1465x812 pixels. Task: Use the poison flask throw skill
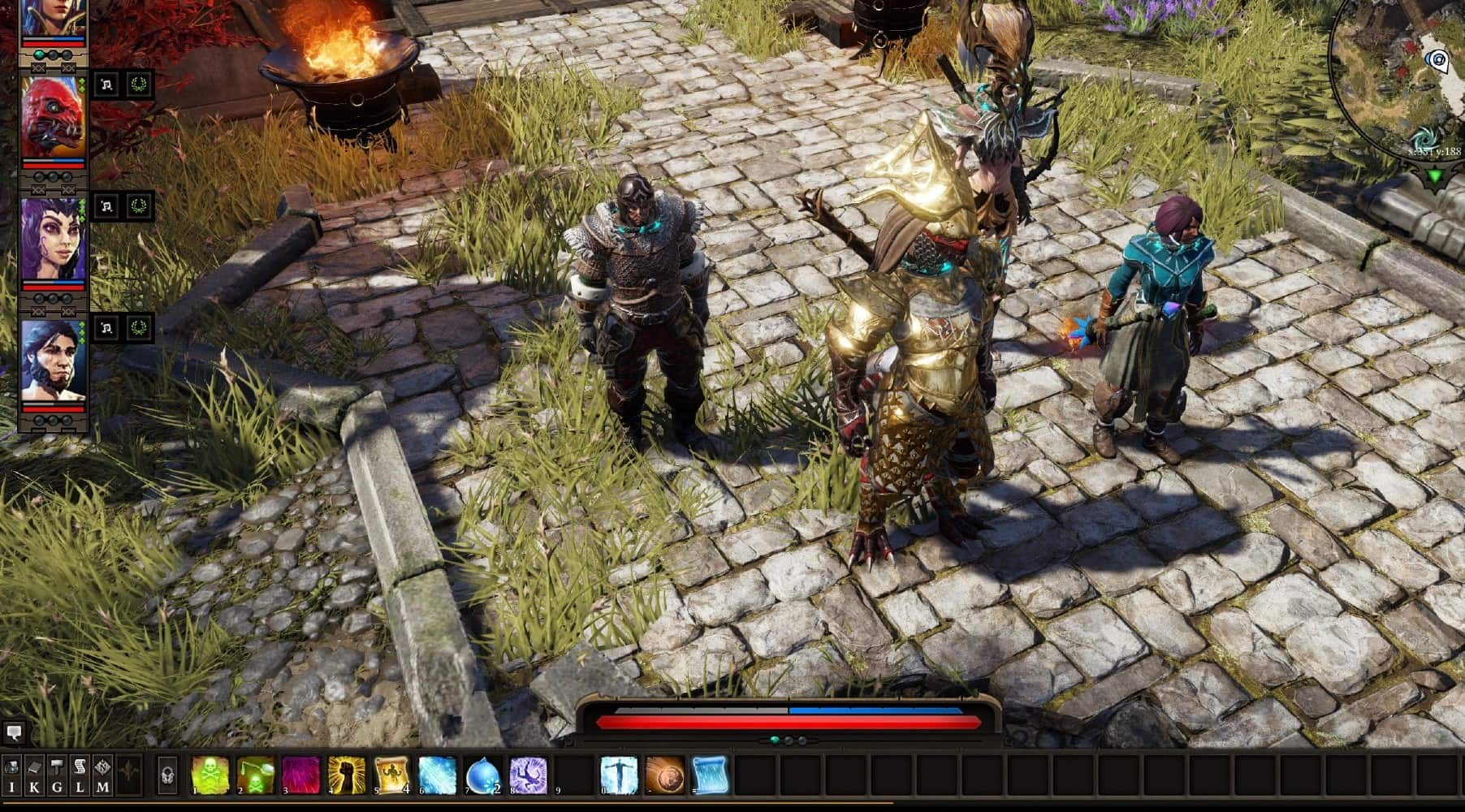(x=256, y=775)
